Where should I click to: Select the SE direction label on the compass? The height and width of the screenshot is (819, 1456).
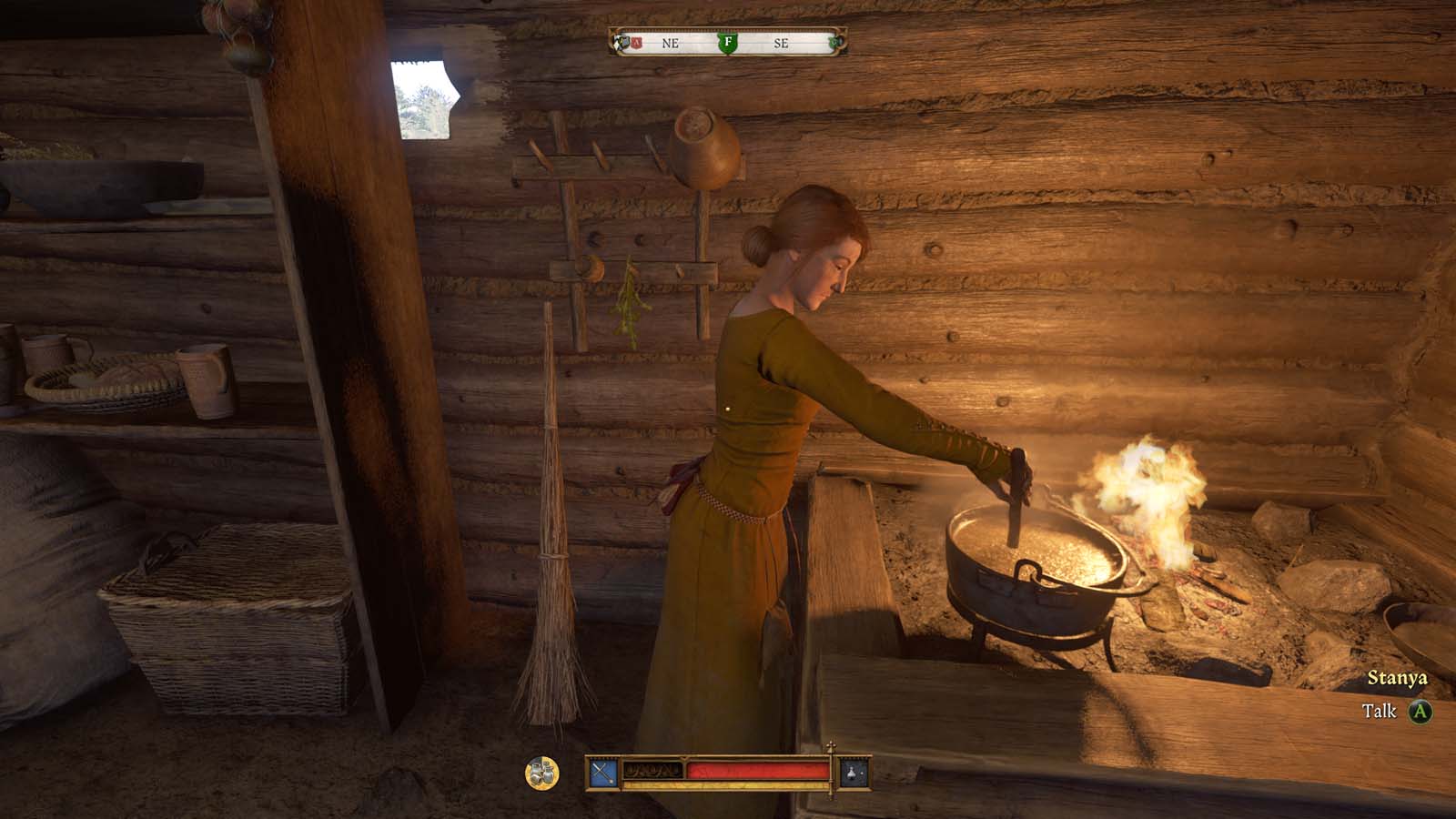(x=780, y=42)
